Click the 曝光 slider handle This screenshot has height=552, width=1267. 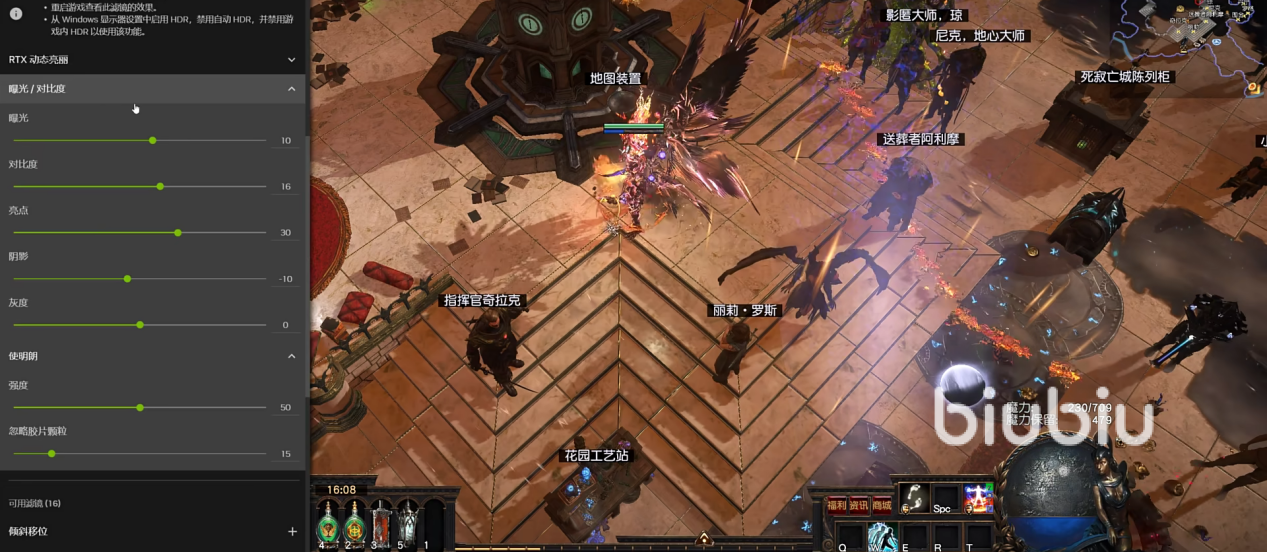tap(152, 140)
